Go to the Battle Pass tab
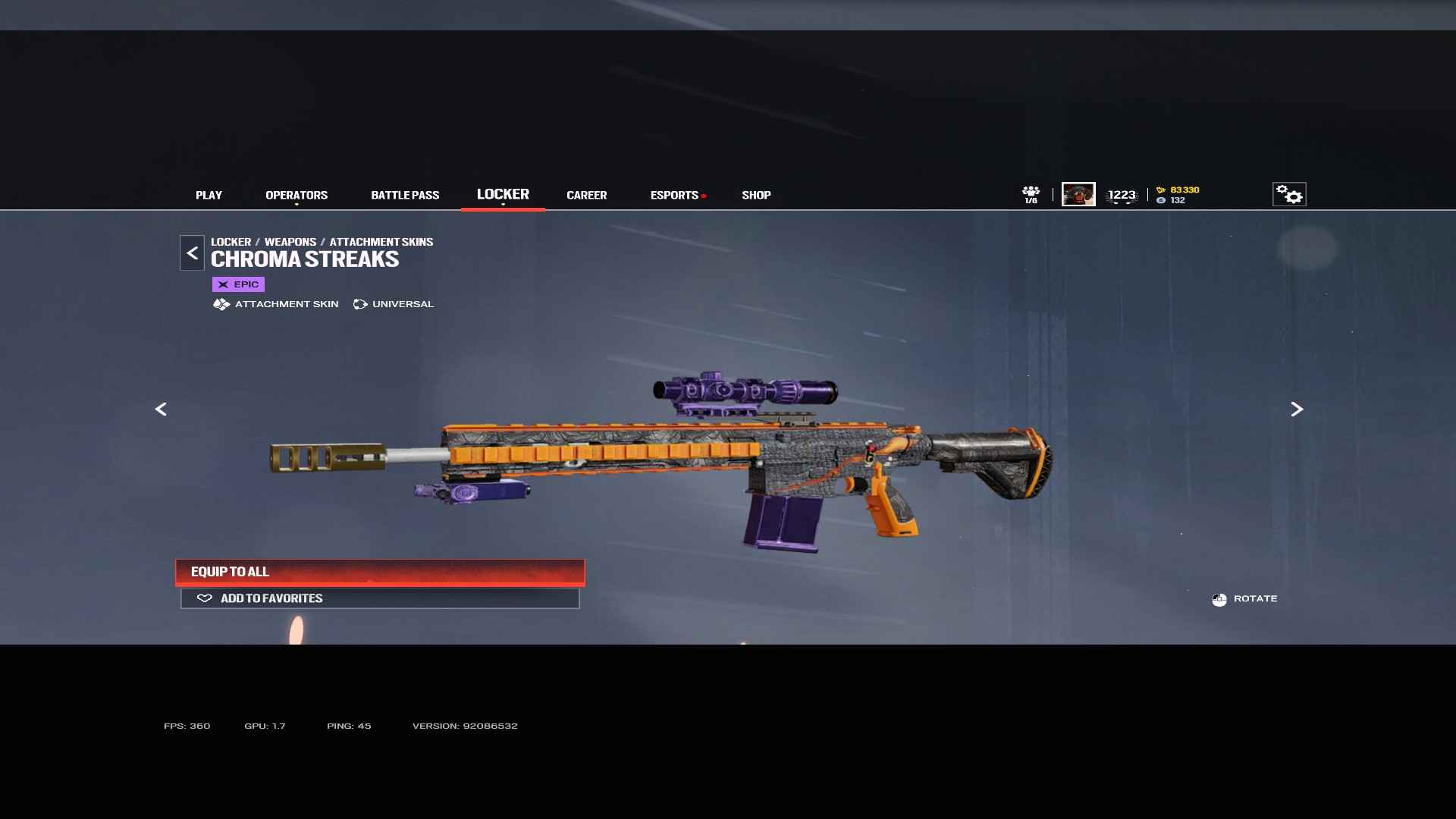Screen dimensions: 1456x819 pos(405,195)
